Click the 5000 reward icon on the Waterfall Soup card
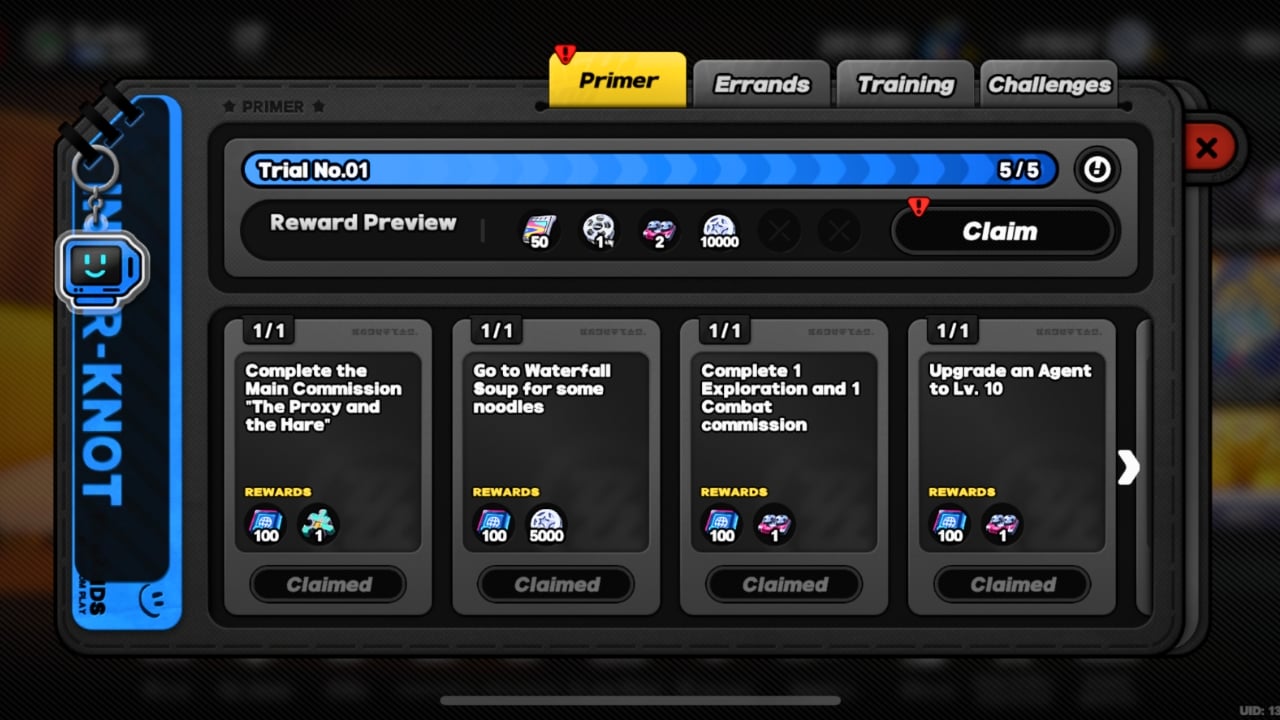The width and height of the screenshot is (1280, 720). 545,523
